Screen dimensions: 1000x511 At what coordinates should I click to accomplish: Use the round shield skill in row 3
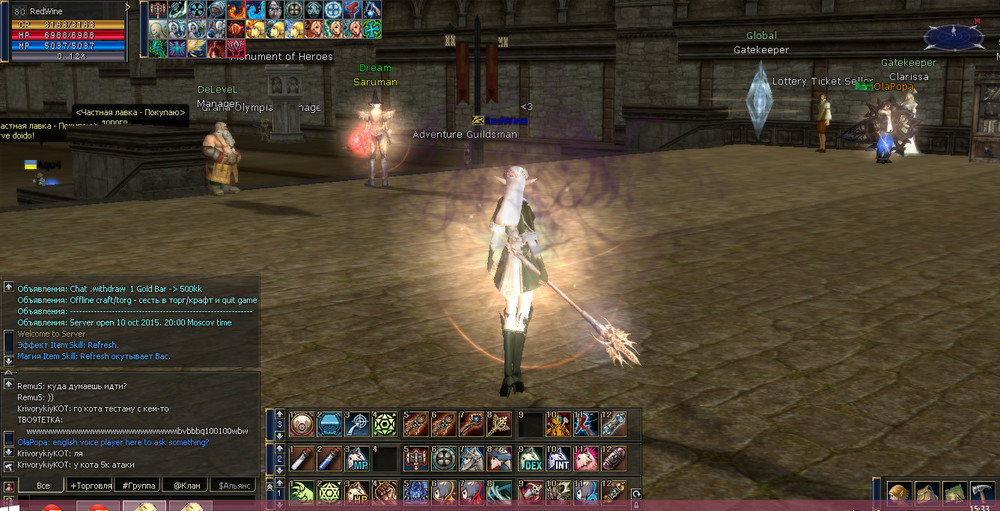pos(301,425)
